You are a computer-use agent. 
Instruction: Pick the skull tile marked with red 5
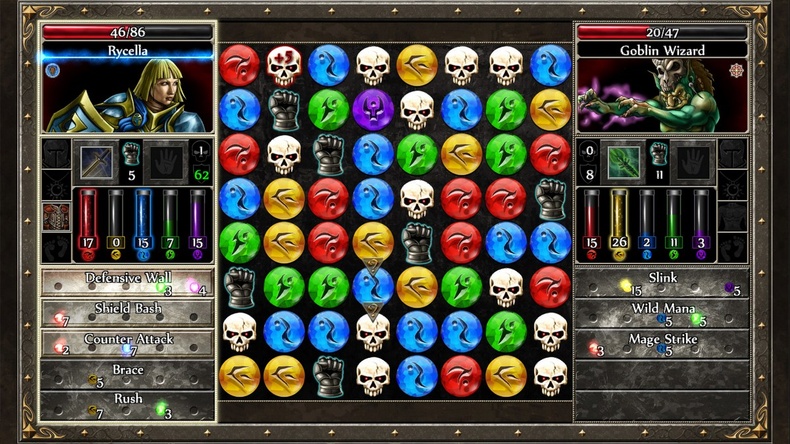tap(285, 65)
